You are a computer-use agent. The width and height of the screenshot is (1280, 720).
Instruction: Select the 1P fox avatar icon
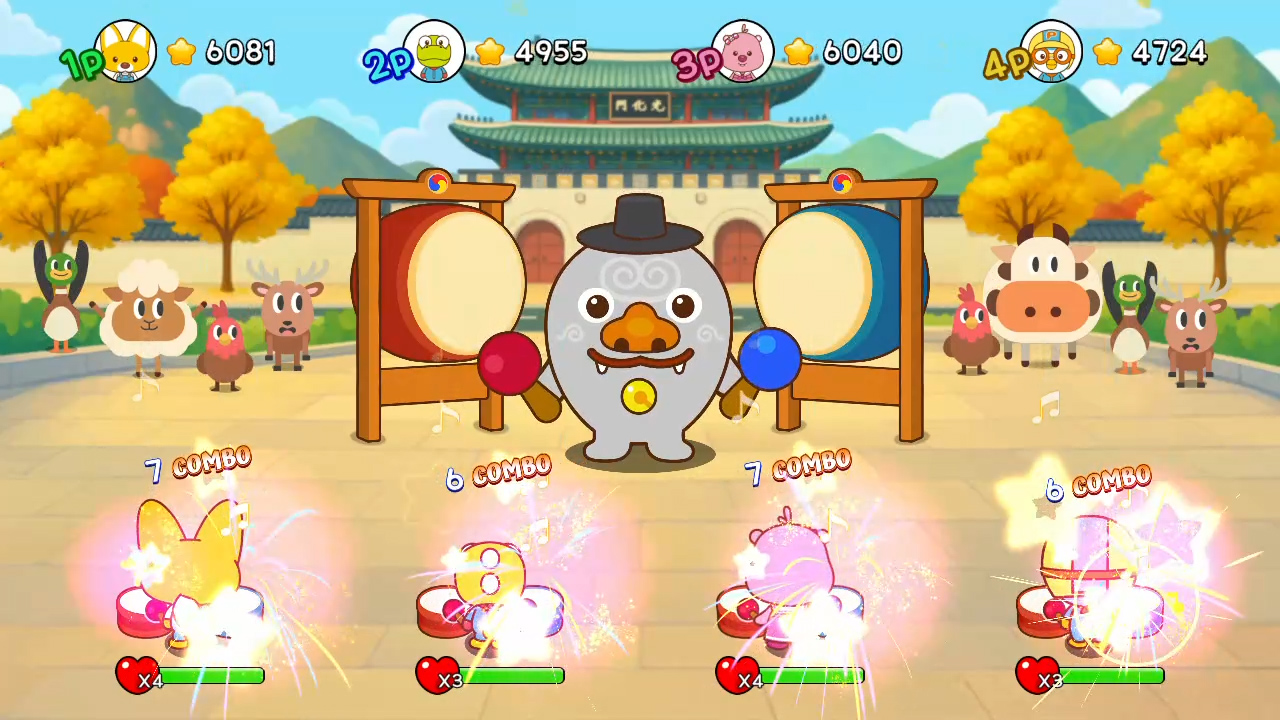pos(127,52)
